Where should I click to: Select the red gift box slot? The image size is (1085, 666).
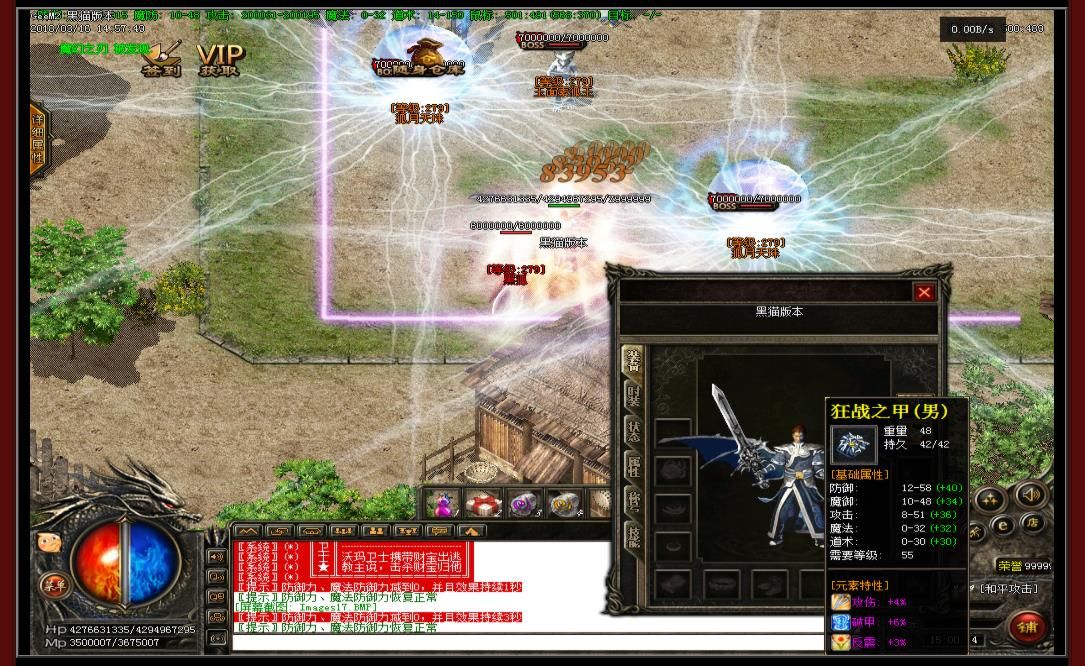point(484,504)
